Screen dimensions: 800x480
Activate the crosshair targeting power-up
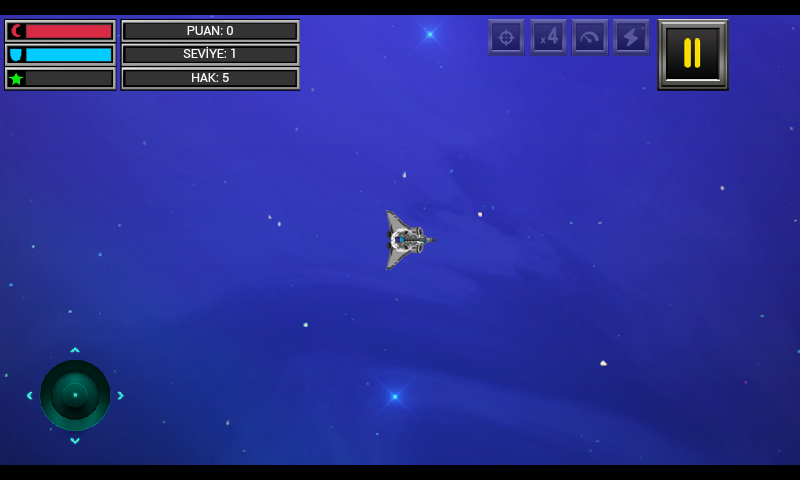click(506, 37)
